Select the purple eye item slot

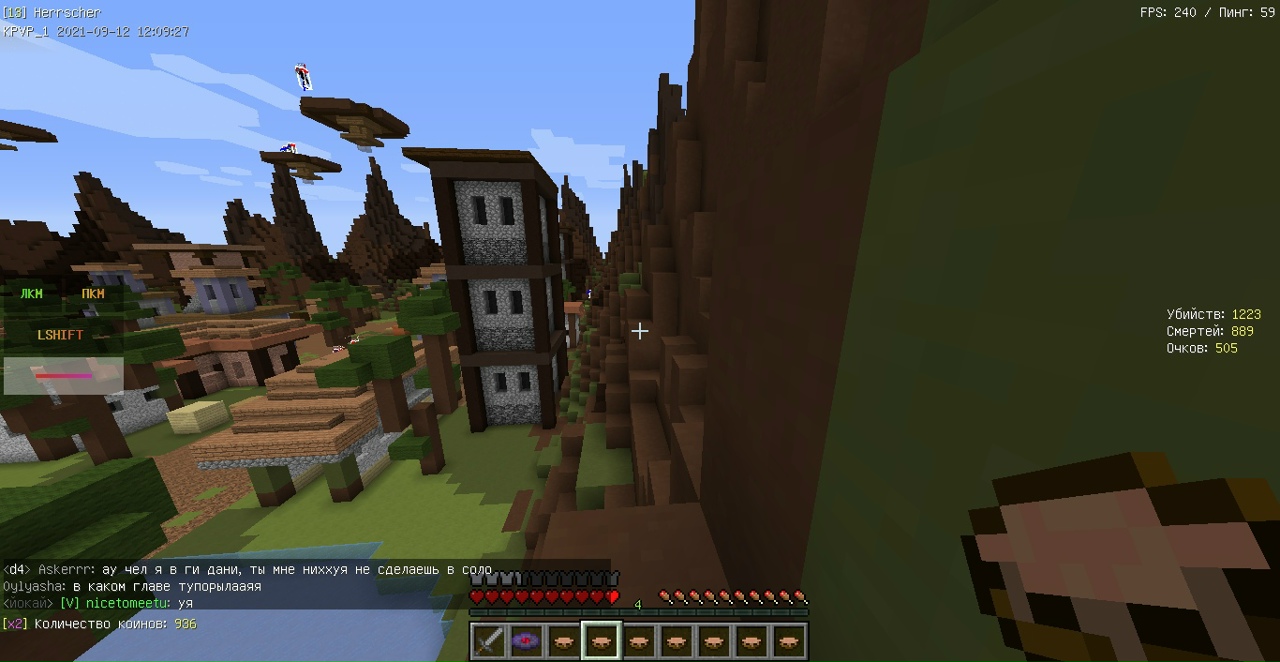pos(526,641)
